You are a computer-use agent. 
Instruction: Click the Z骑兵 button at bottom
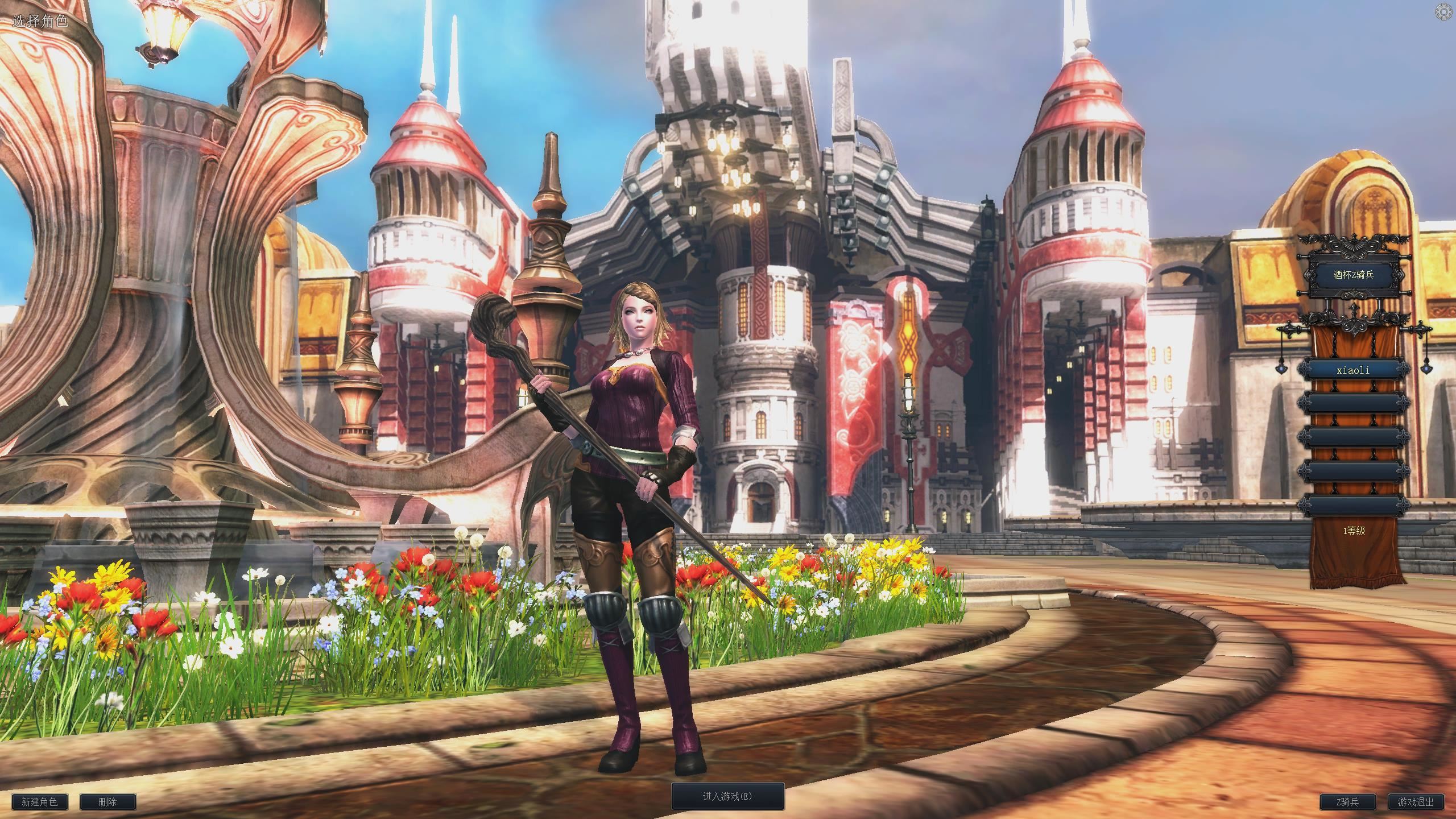pyautogui.click(x=1347, y=802)
